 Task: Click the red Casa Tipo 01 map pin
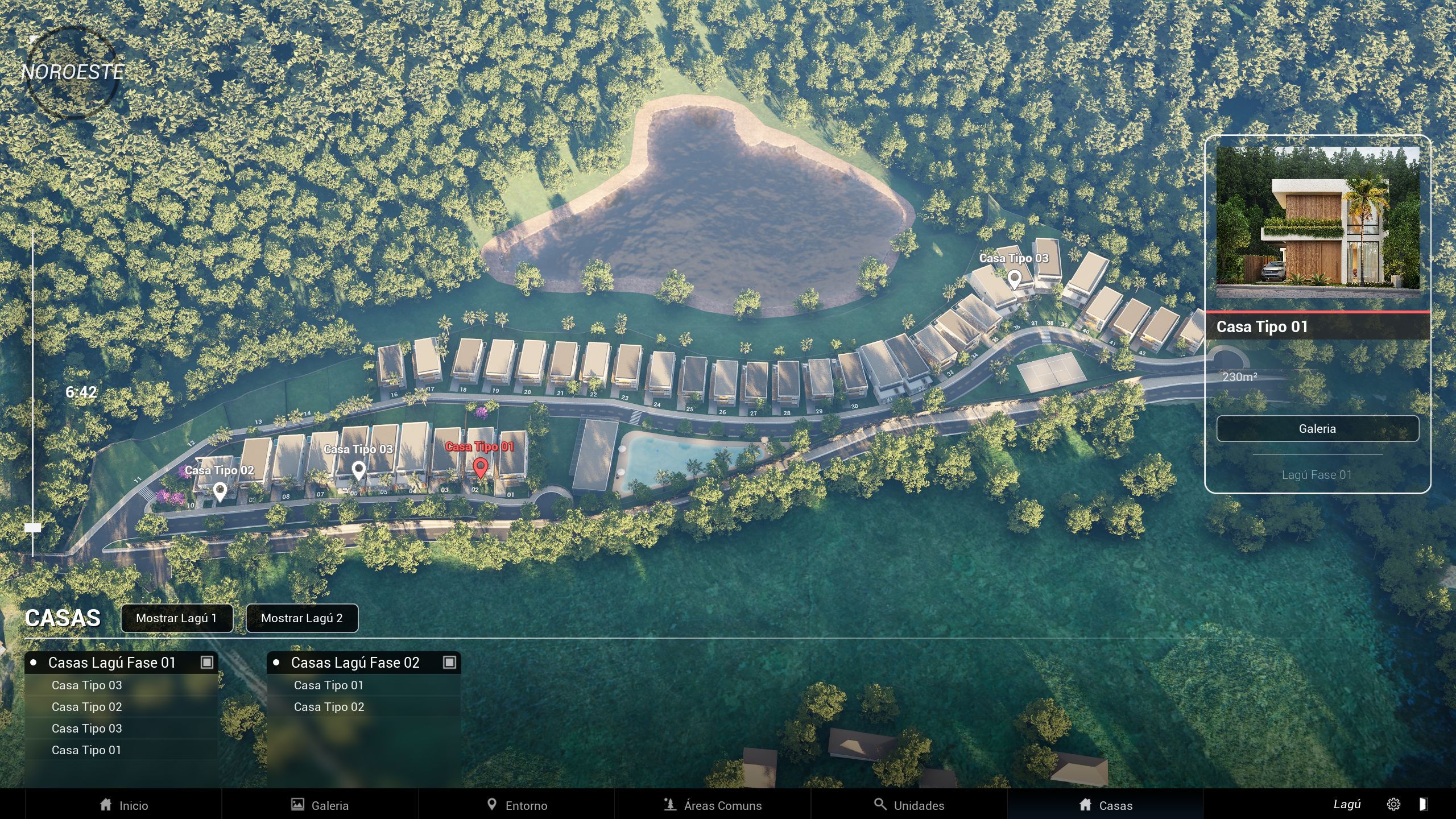pyautogui.click(x=481, y=468)
